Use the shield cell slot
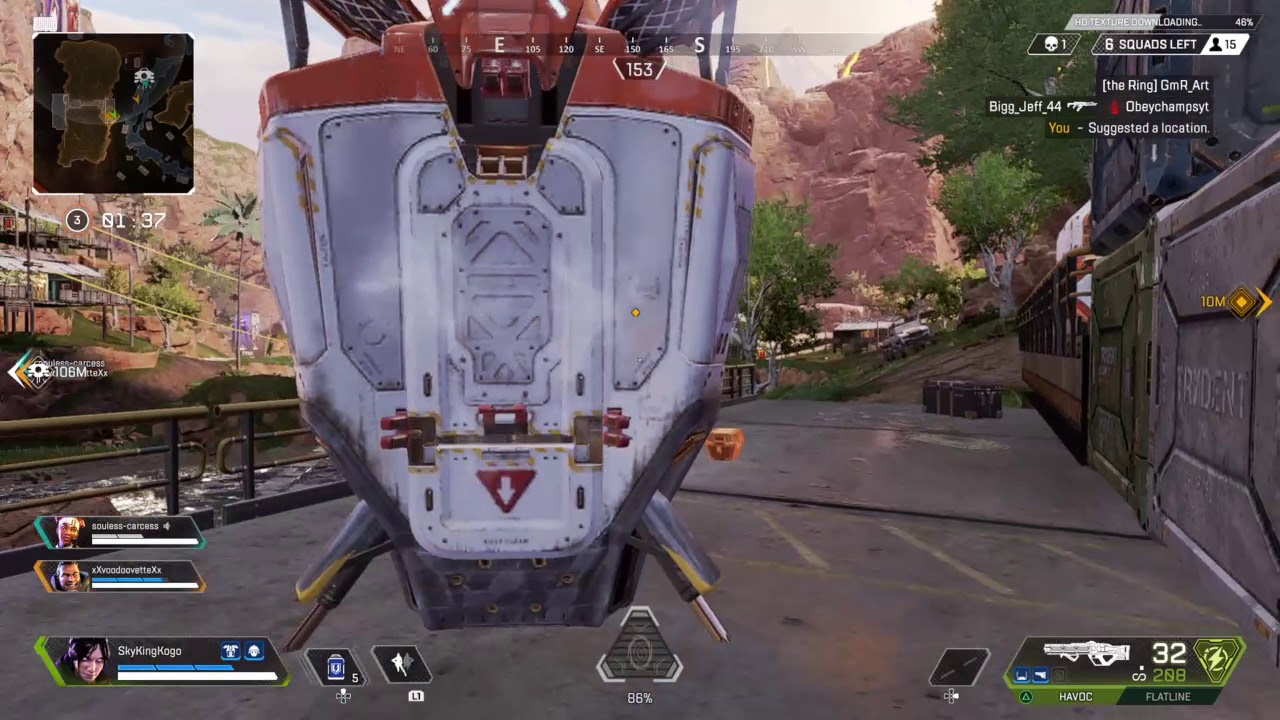The image size is (1280, 720). click(338, 666)
